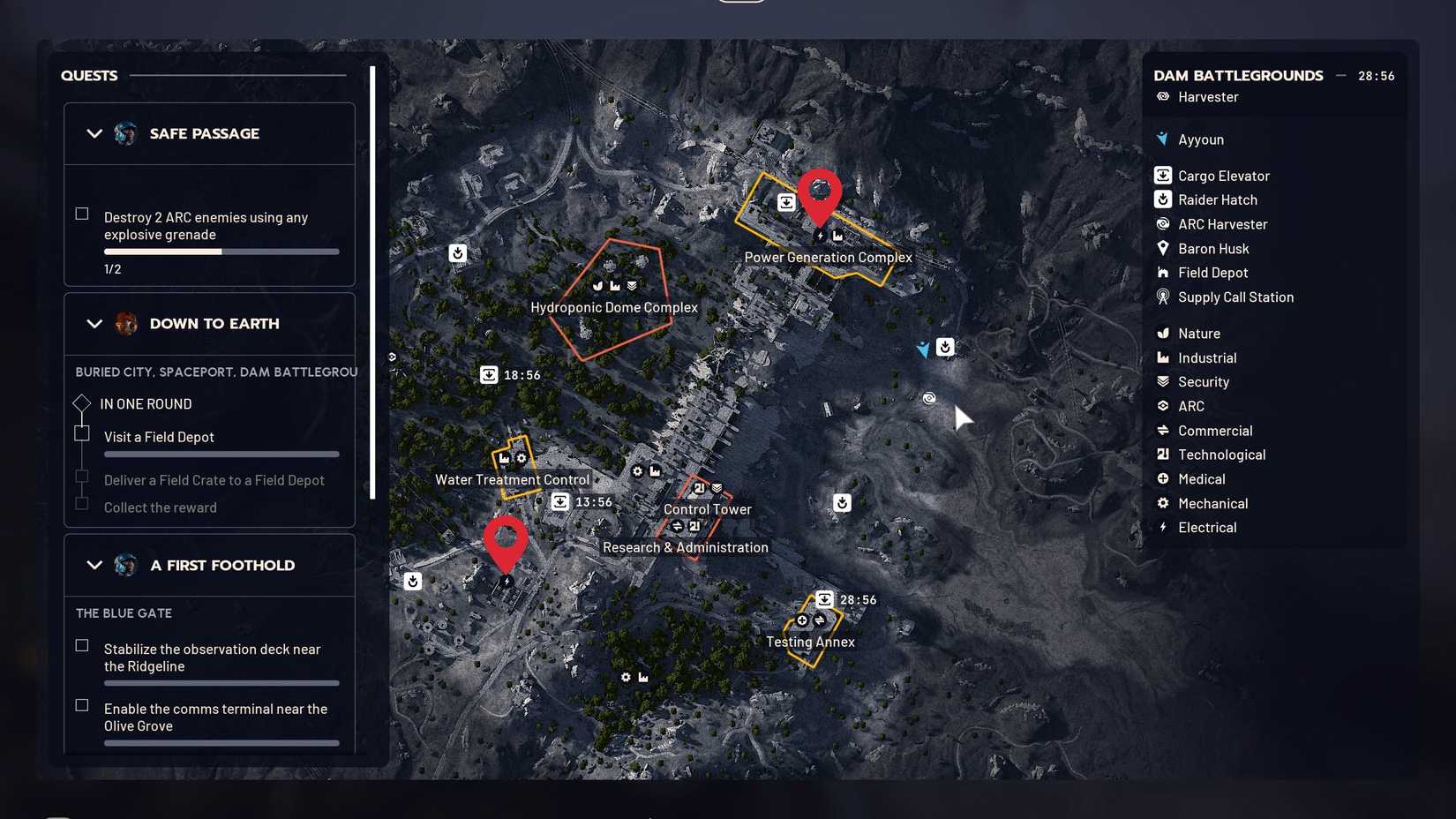Click the QUESTS panel header
Screen dimensions: 1456x819
[x=88, y=76]
